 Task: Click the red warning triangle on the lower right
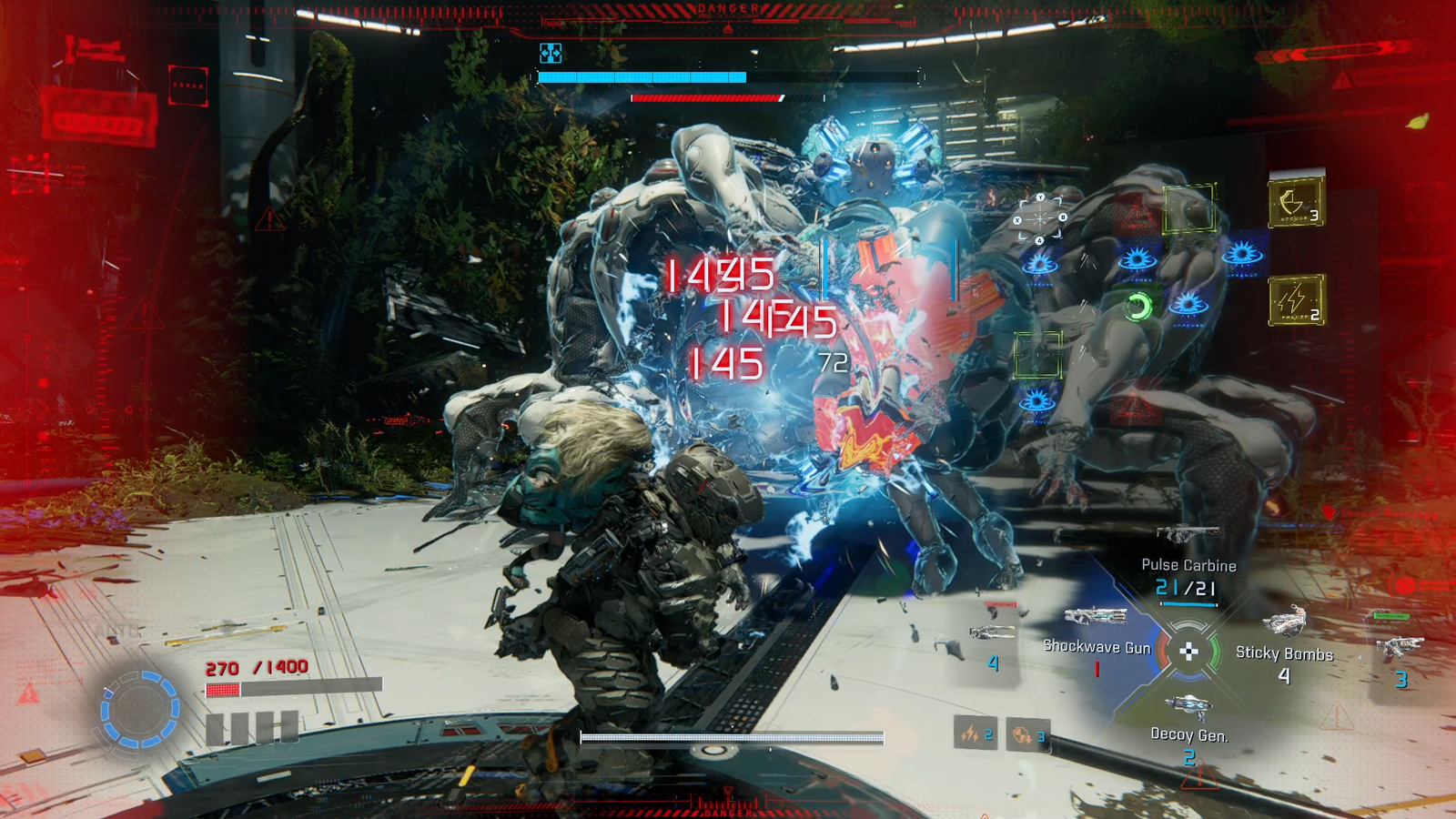click(x=1336, y=715)
